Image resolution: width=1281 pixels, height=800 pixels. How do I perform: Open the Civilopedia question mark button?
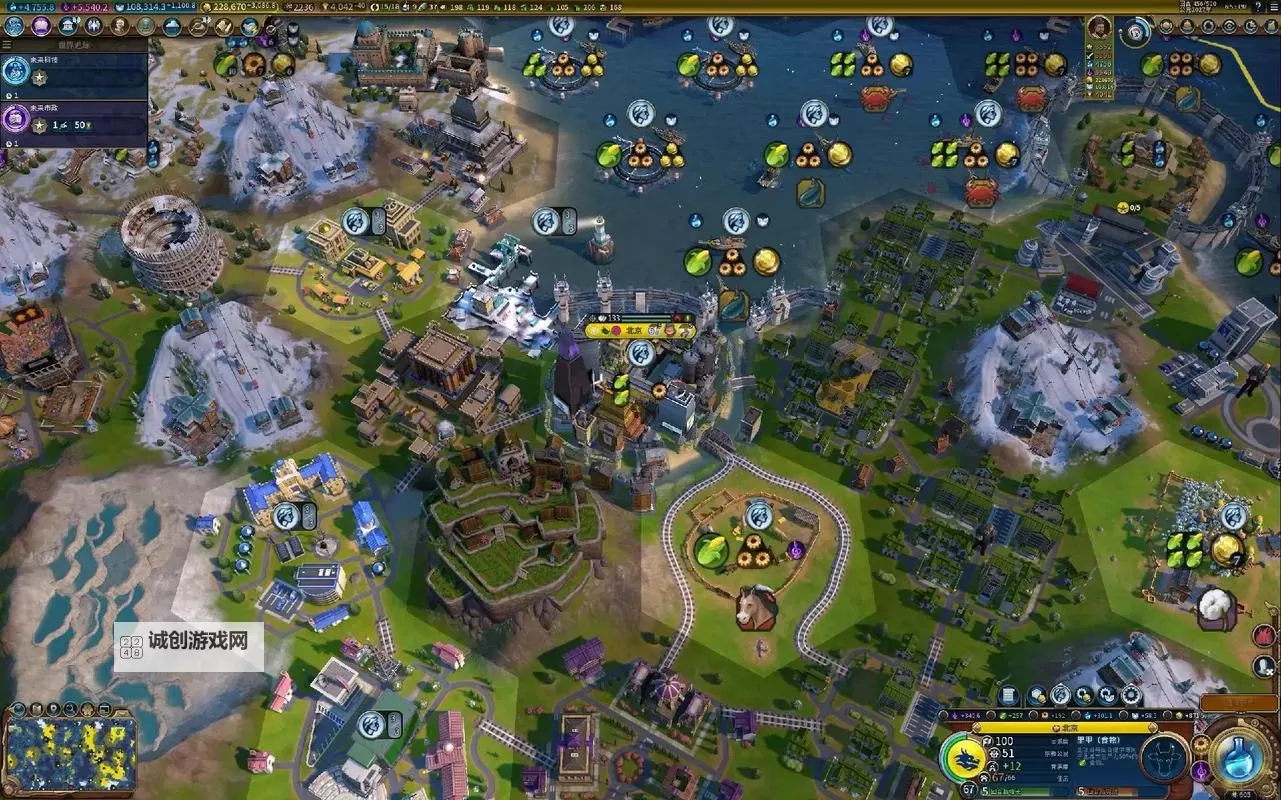pos(1256,6)
